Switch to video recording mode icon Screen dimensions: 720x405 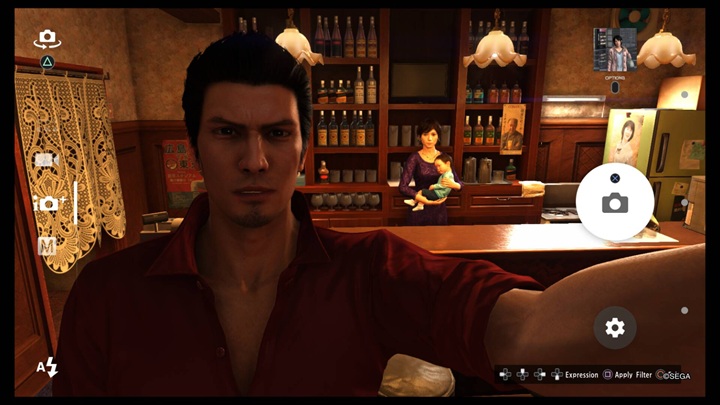(x=45, y=160)
